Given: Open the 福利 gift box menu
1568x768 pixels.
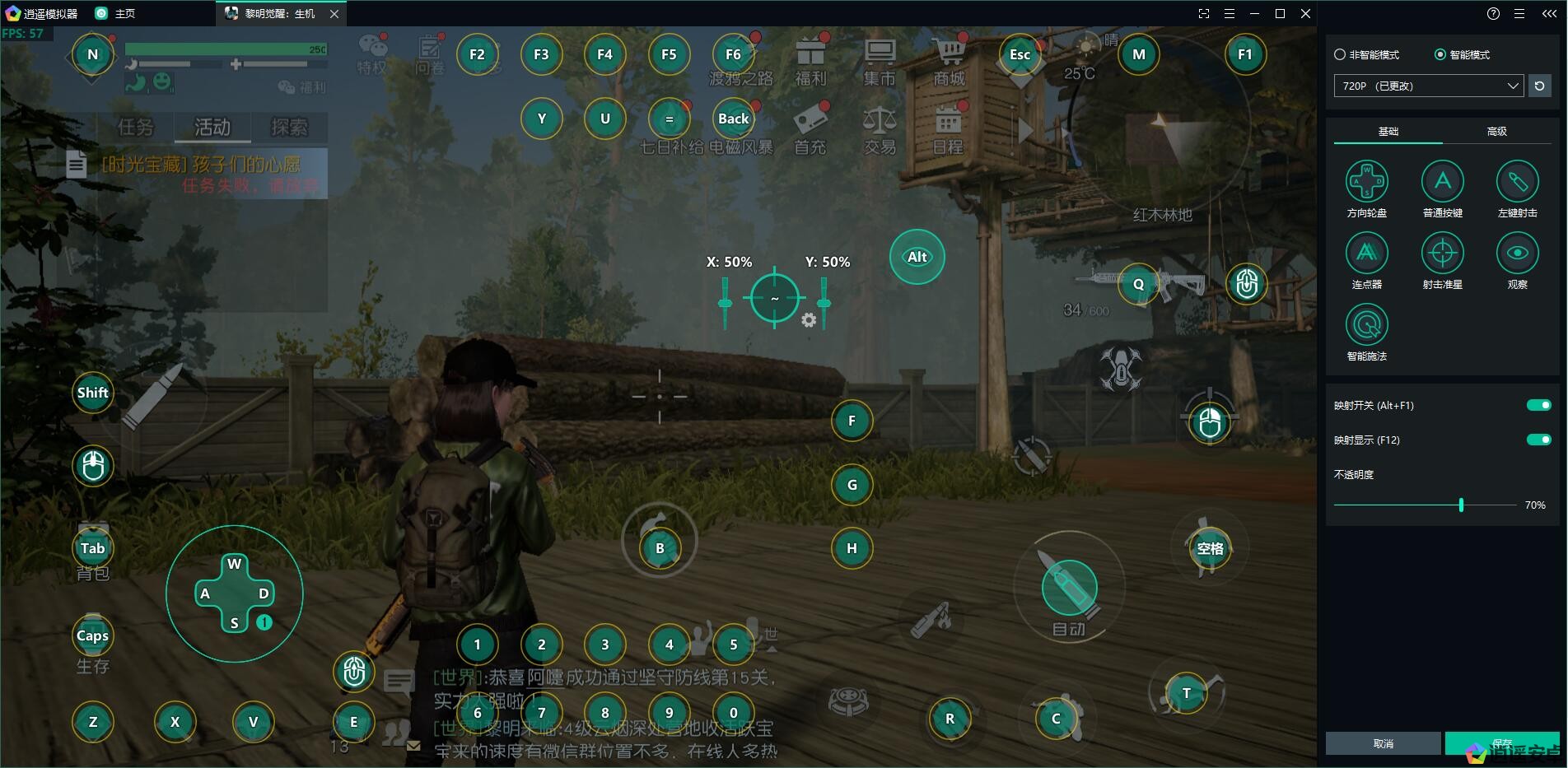Looking at the screenshot, I should (810, 62).
